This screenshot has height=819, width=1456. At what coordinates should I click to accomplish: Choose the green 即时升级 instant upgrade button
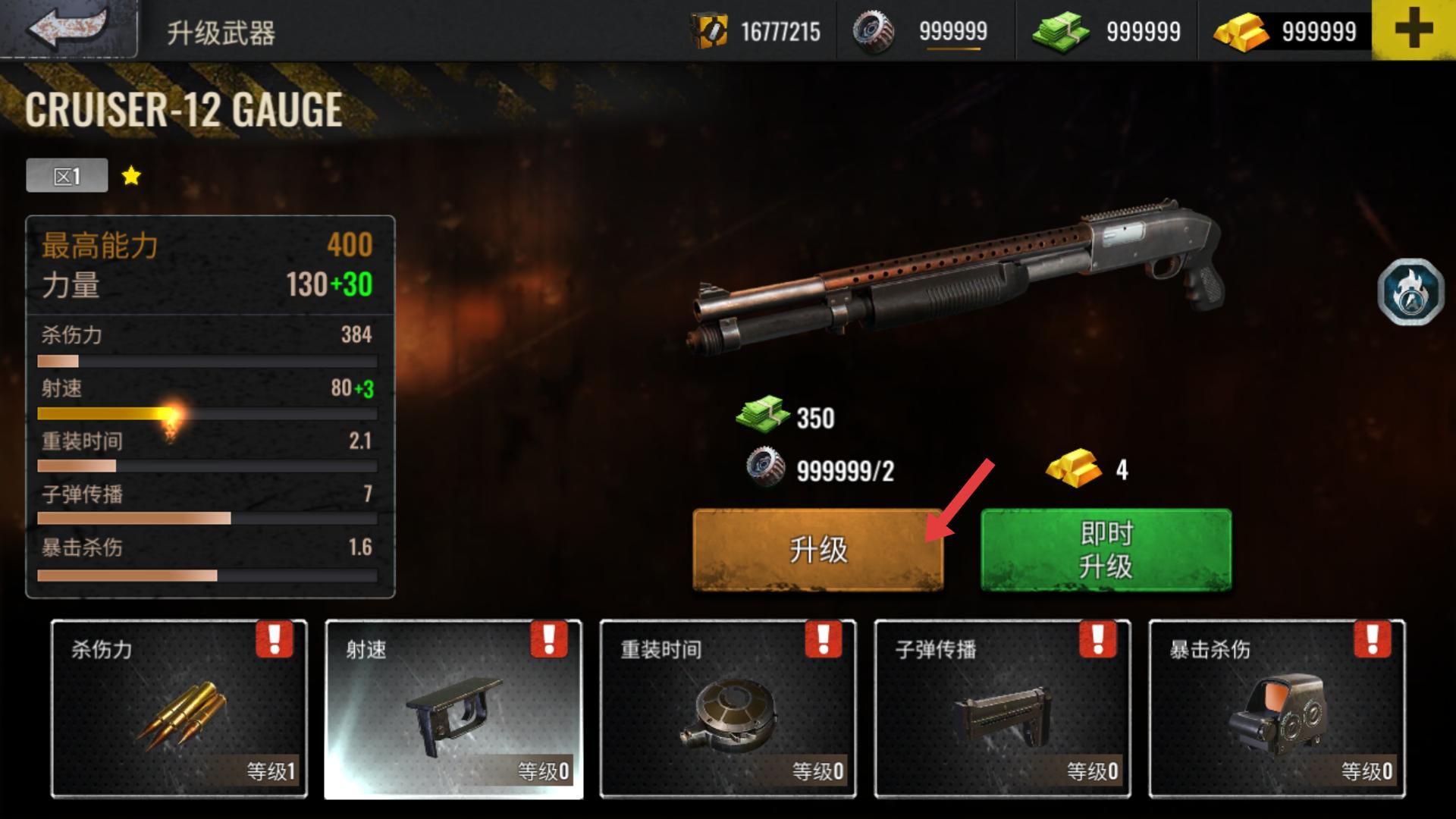coord(1106,550)
